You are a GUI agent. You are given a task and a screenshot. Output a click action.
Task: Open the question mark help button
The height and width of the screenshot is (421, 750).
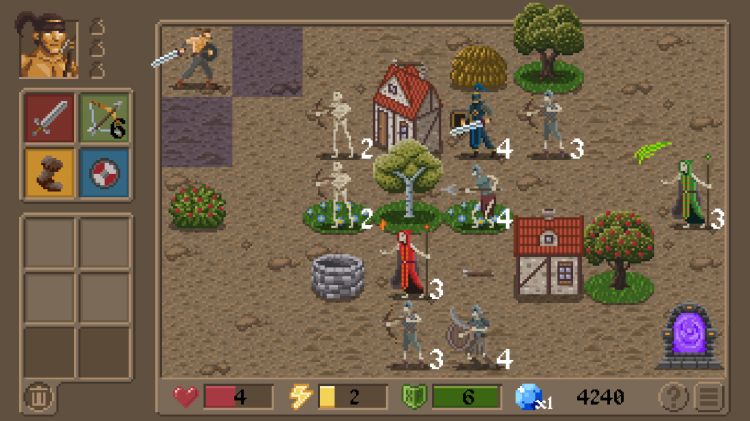pos(672,397)
